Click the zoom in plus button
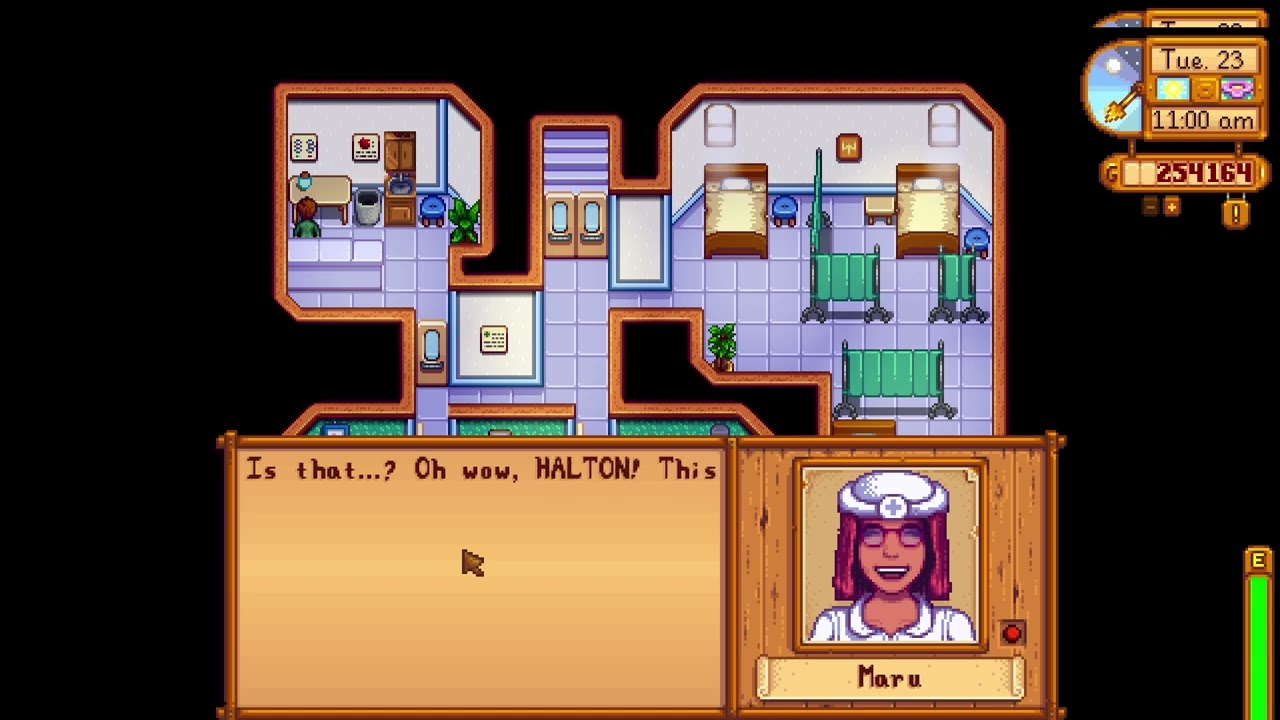Screen dimensions: 1280x720 click(x=1170, y=206)
